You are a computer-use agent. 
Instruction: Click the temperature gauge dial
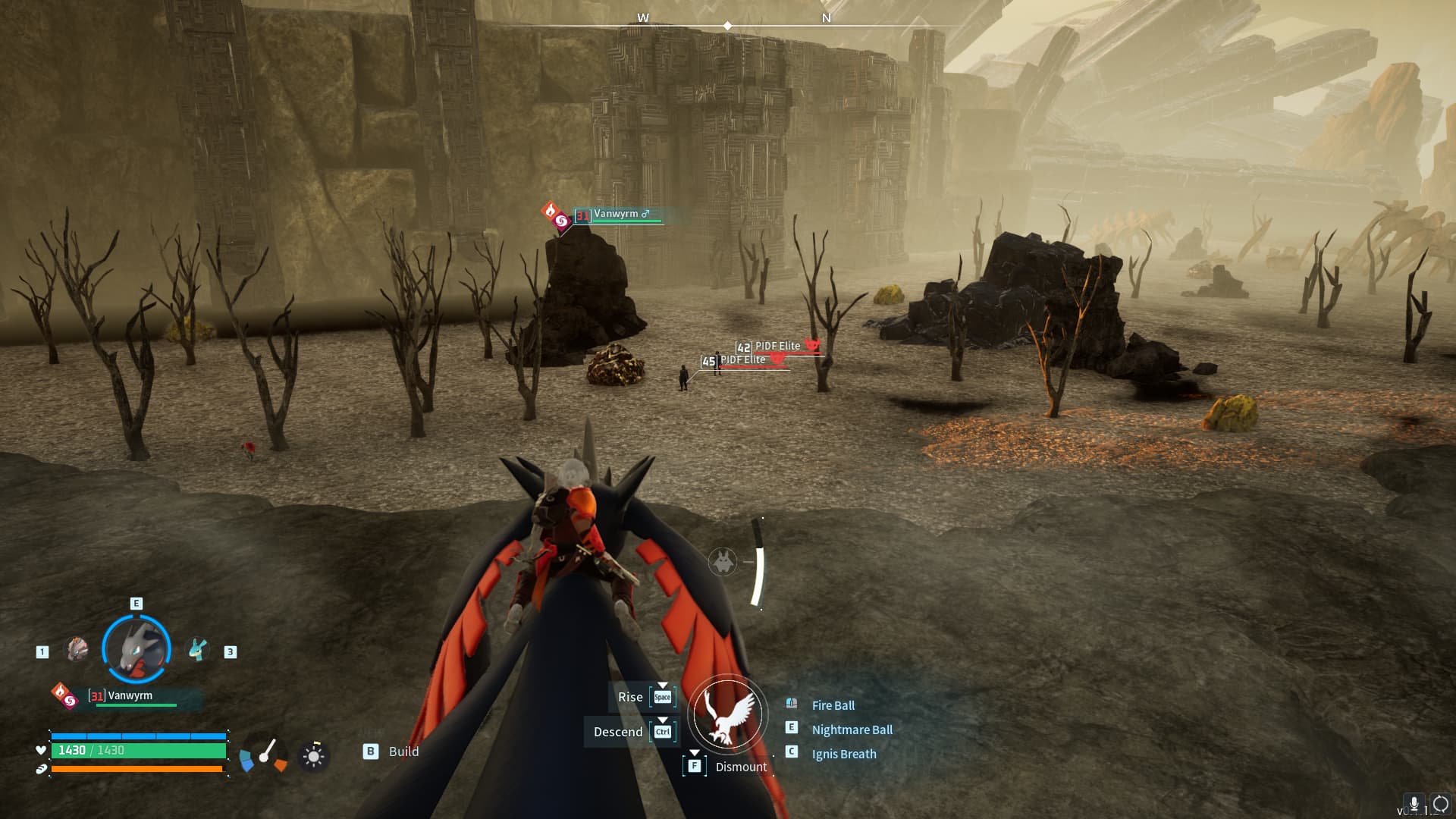pos(264,755)
